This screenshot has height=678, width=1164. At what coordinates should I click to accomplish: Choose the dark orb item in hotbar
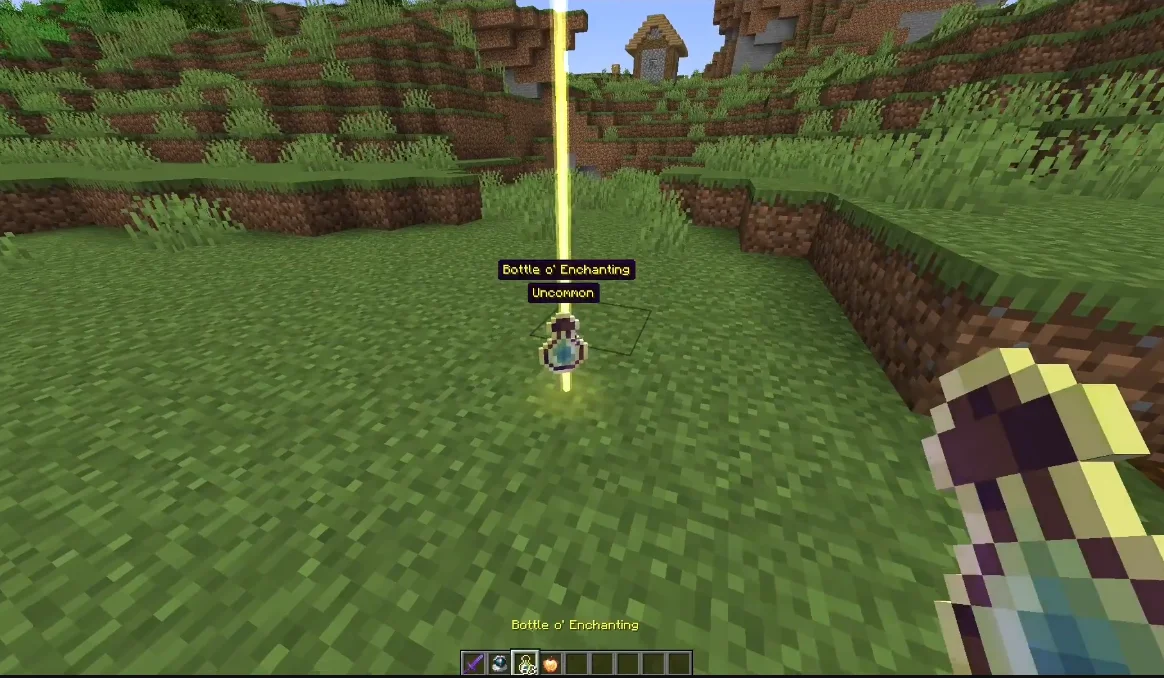point(498,664)
